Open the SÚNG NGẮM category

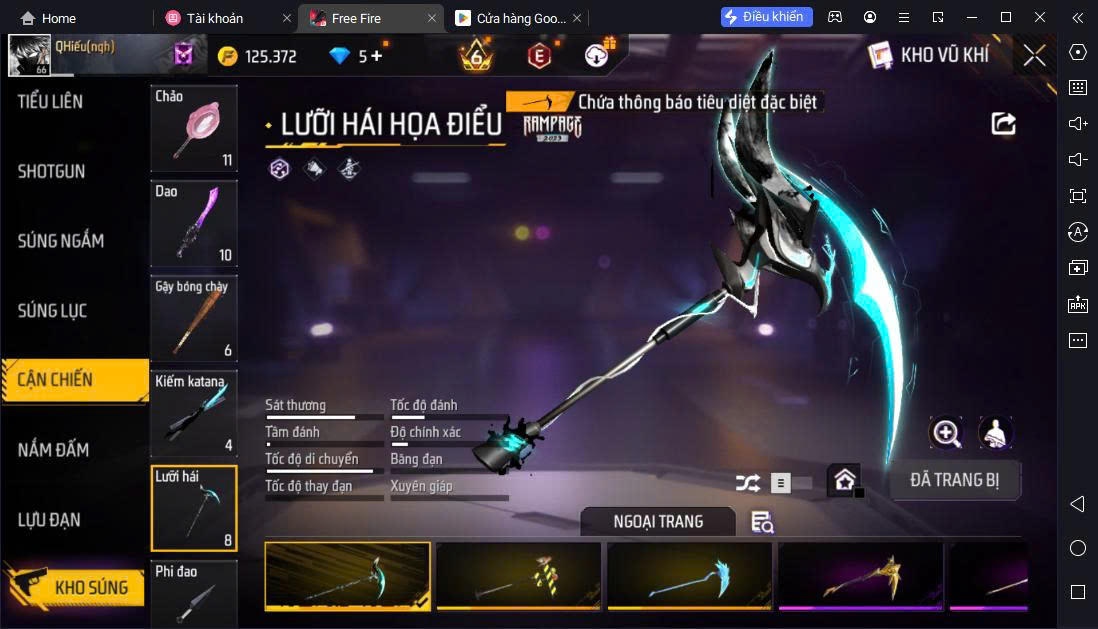coord(61,241)
